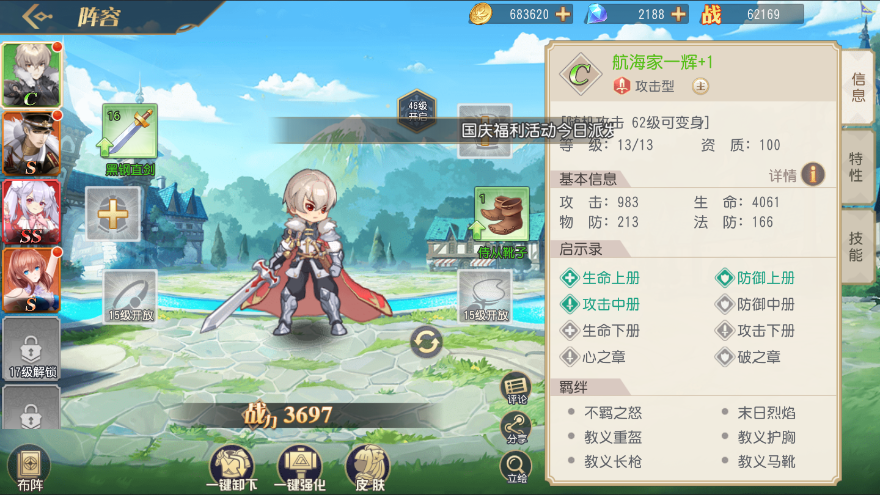
Task: Add gold with the plus beside 683620
Action: pos(563,14)
